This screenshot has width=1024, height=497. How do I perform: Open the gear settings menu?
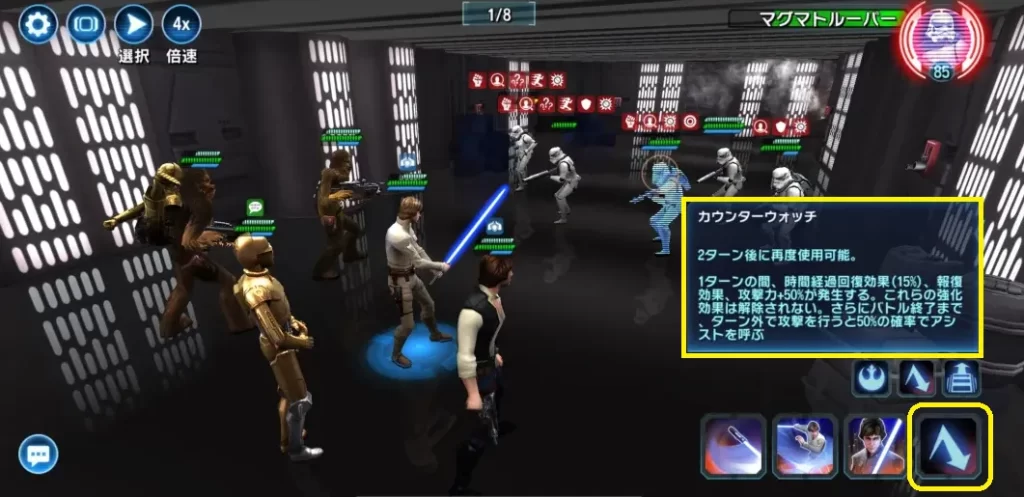pos(38,23)
